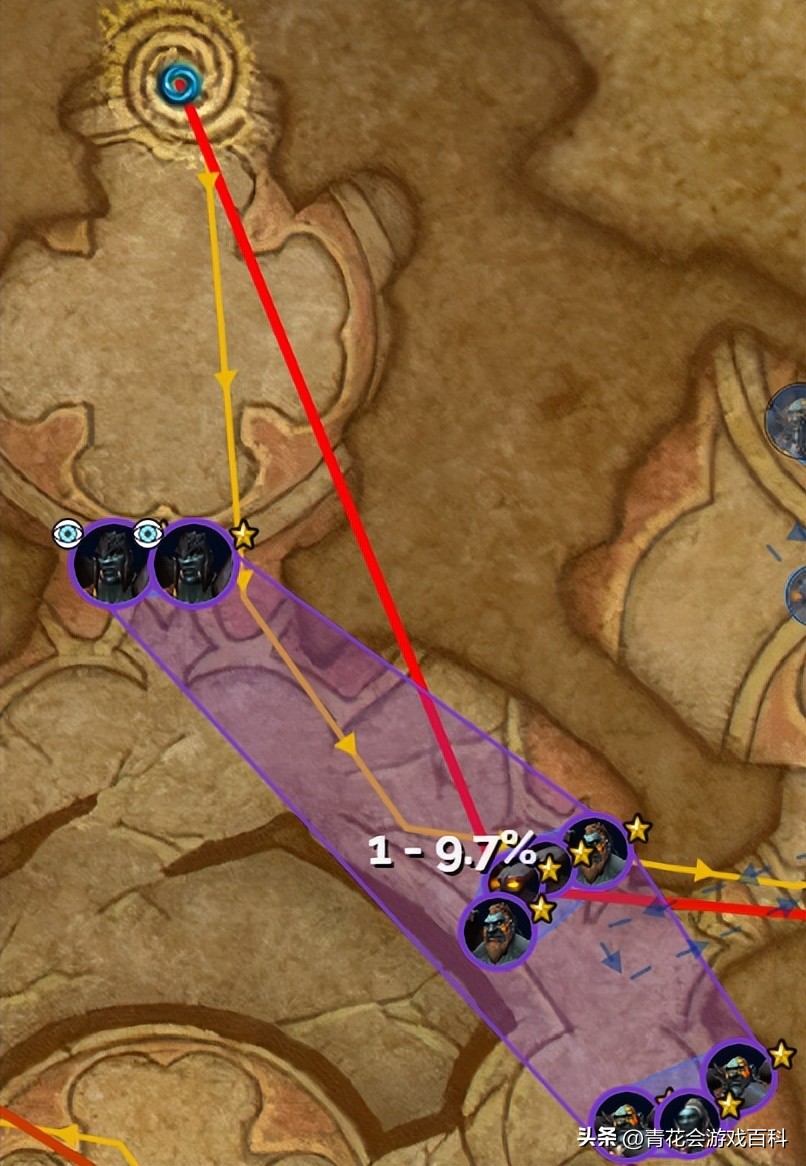Click the blue swirl dungeon start marker
Screen dimensions: 806x1166
(180, 82)
